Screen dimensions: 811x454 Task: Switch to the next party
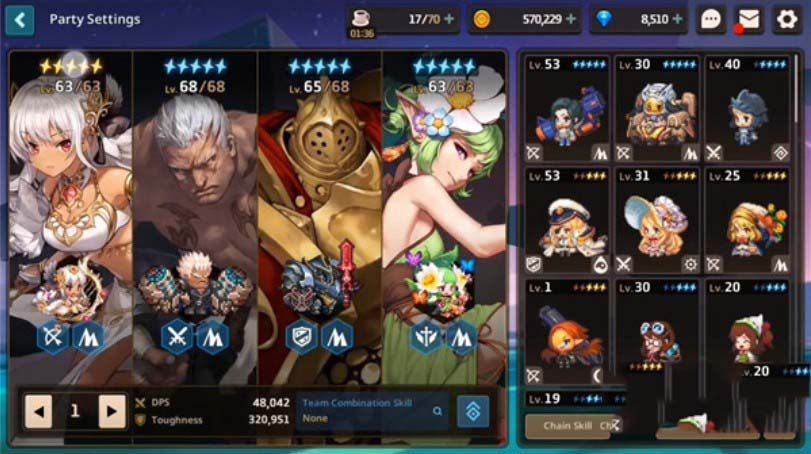coord(112,411)
